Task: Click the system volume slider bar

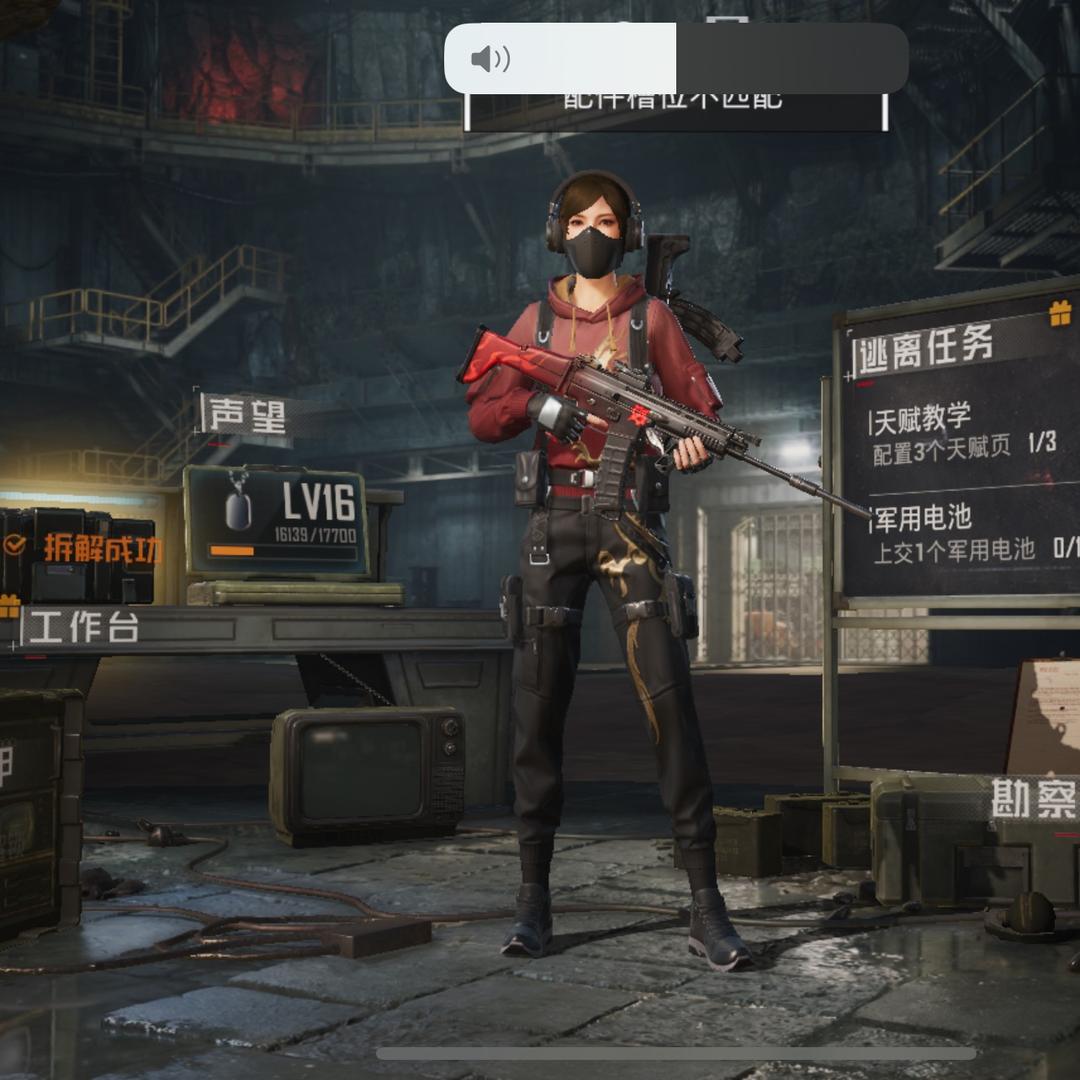Action: point(676,59)
